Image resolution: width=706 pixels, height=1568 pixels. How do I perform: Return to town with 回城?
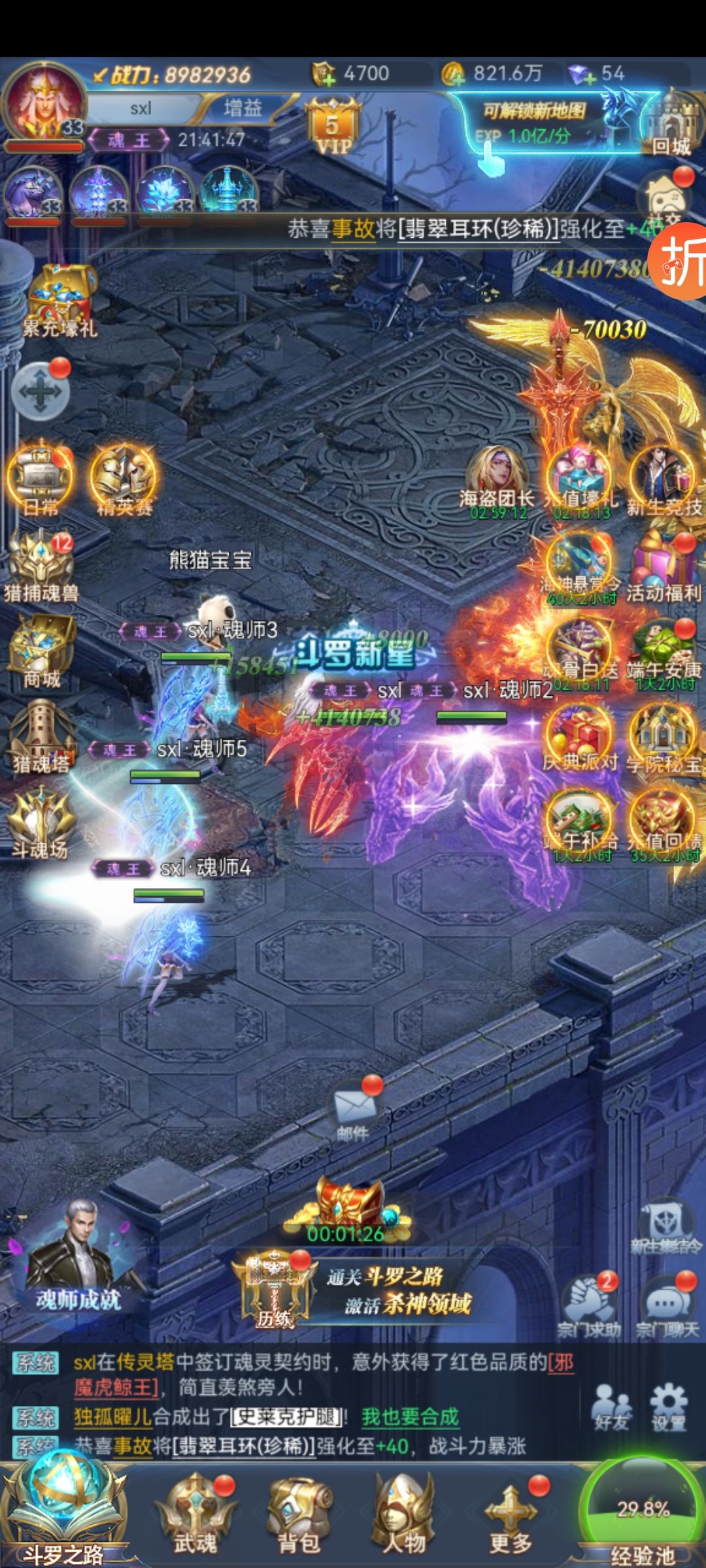click(671, 125)
